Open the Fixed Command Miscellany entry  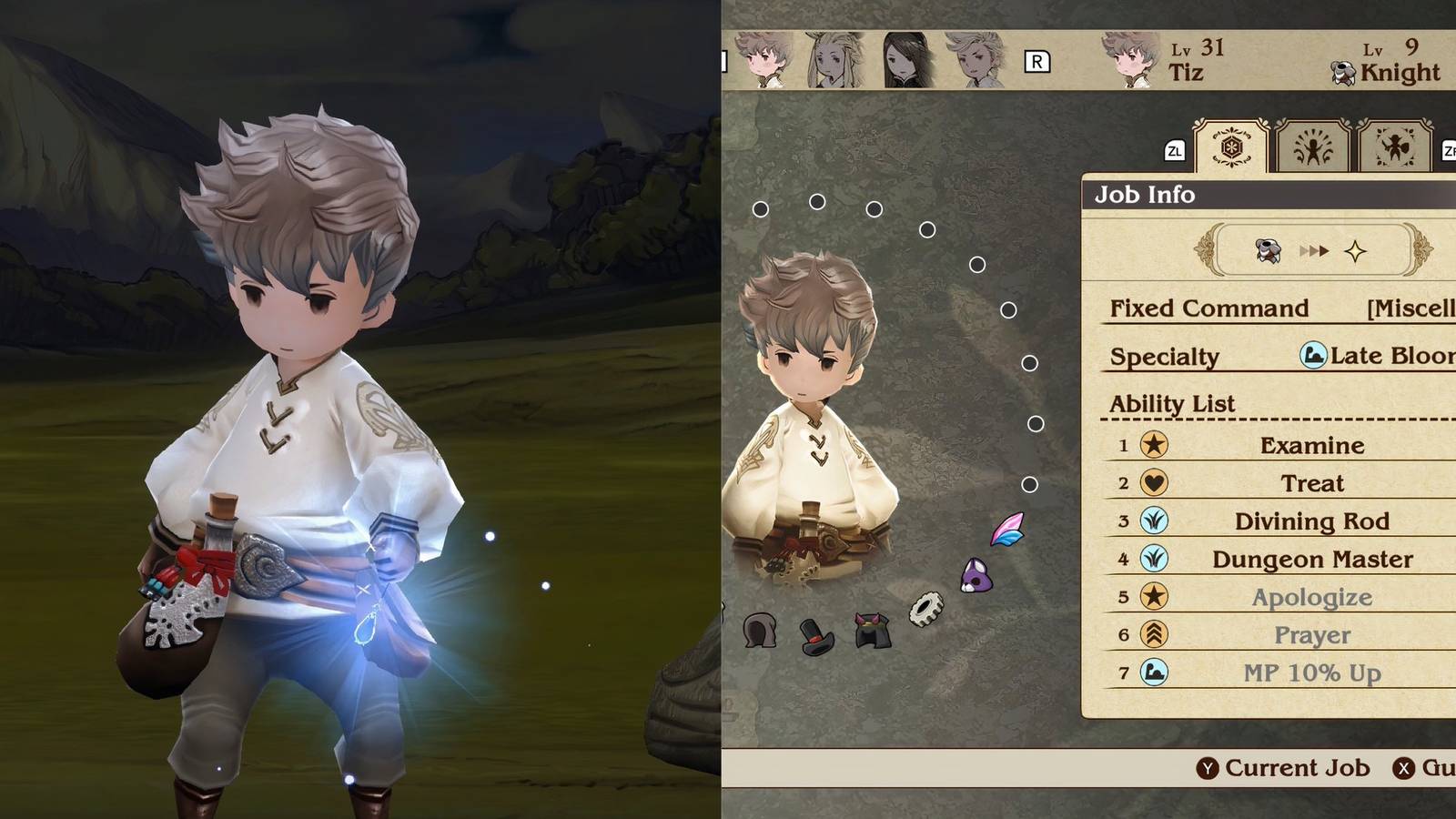tap(1406, 308)
